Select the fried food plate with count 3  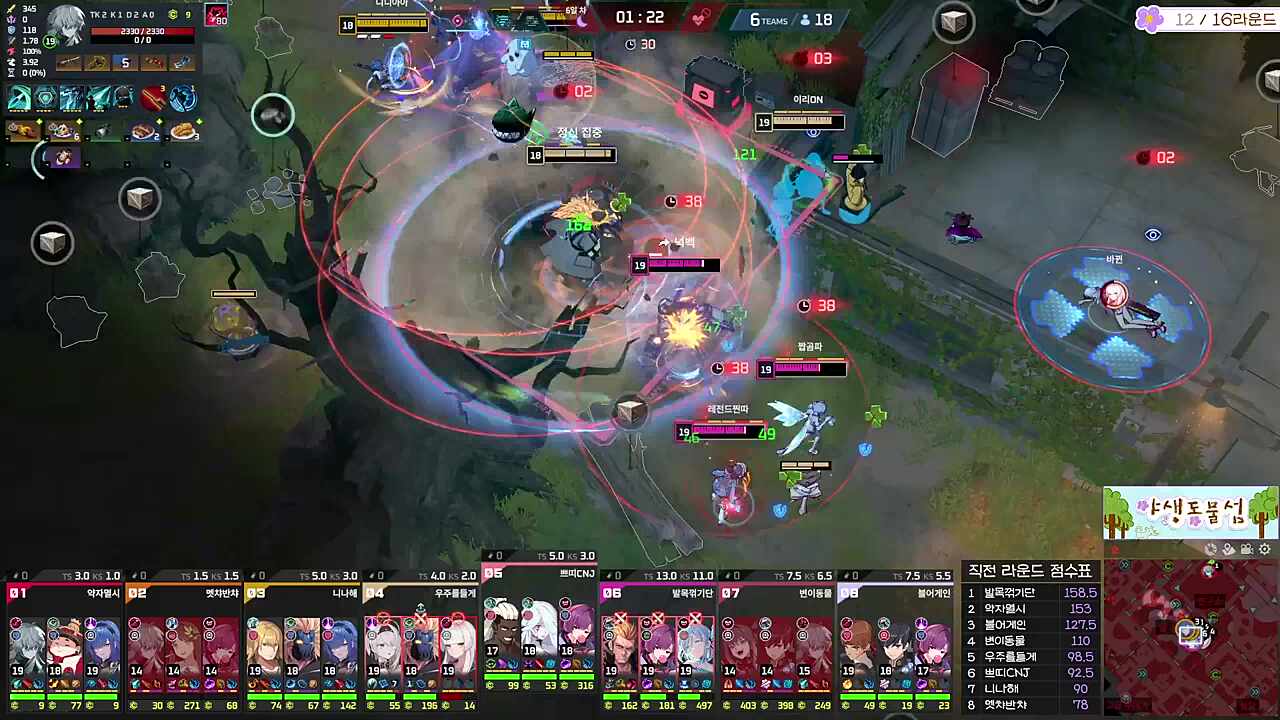pyautogui.click(x=184, y=131)
